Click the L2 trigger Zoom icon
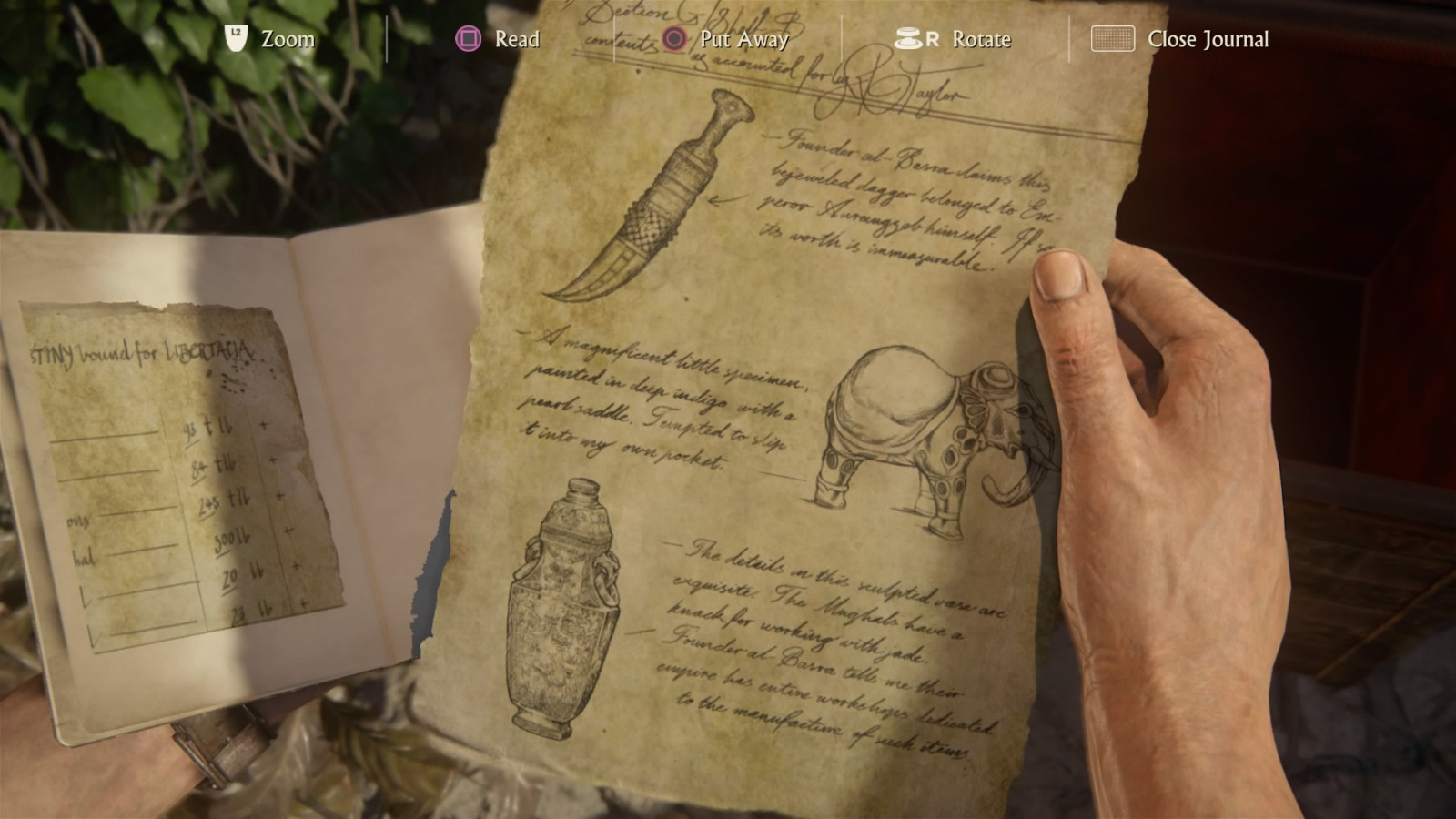 (x=236, y=38)
